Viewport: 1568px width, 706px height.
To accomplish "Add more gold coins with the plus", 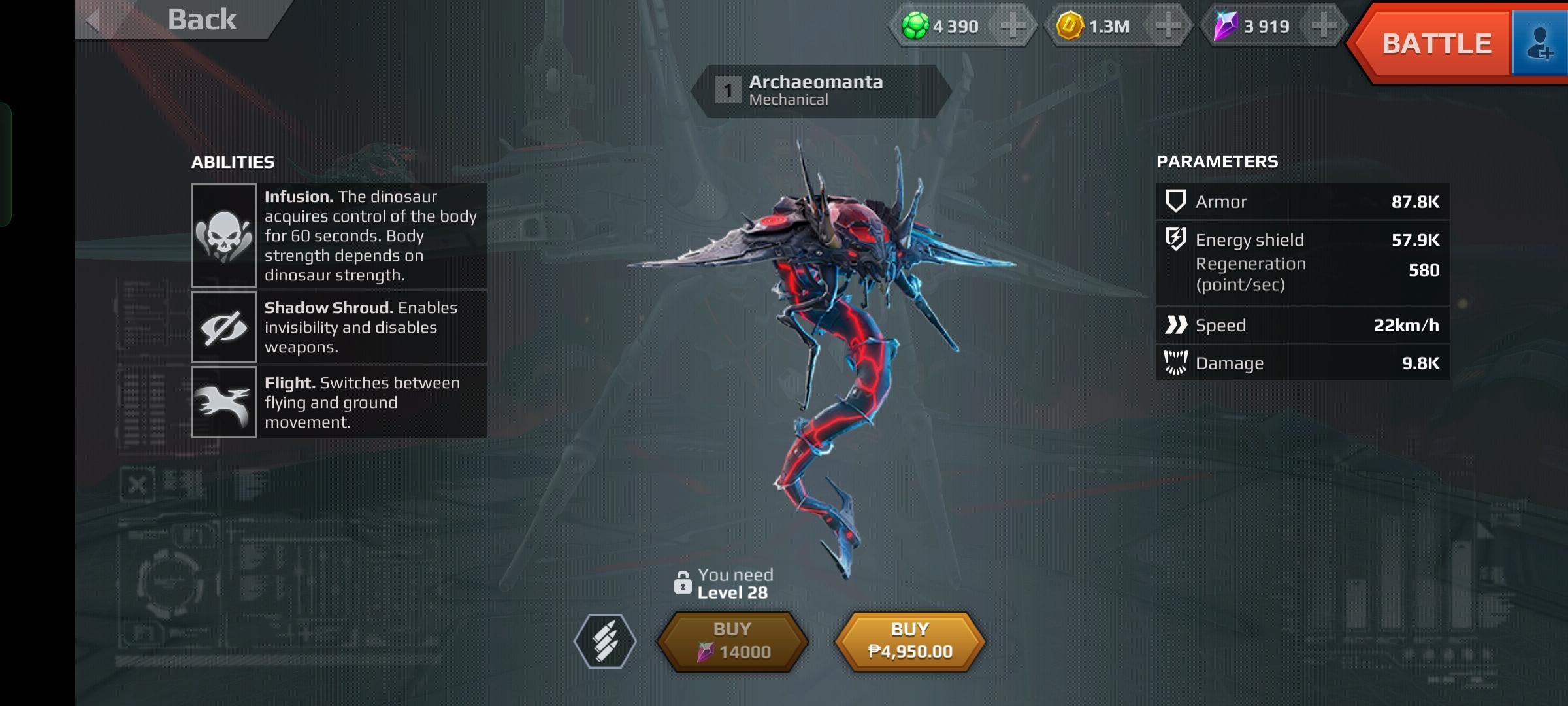I will click(1168, 27).
